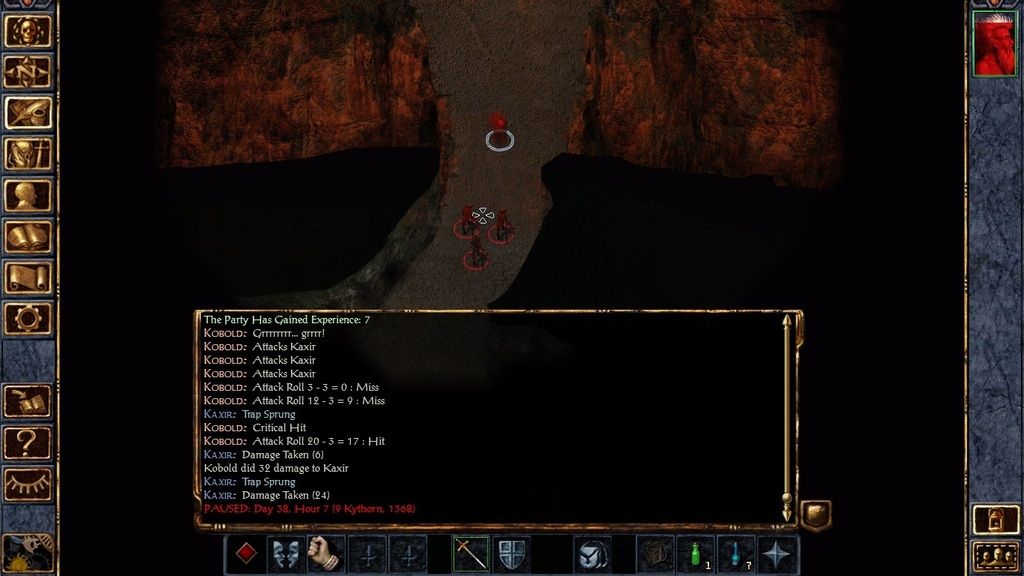Click the twin masks ability button

tap(286, 554)
